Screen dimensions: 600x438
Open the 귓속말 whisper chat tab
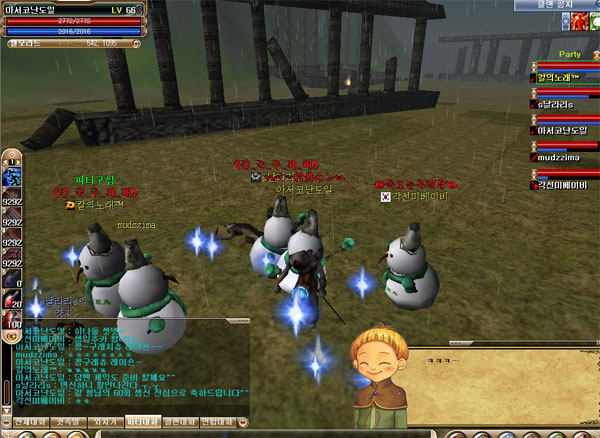pos(65,423)
